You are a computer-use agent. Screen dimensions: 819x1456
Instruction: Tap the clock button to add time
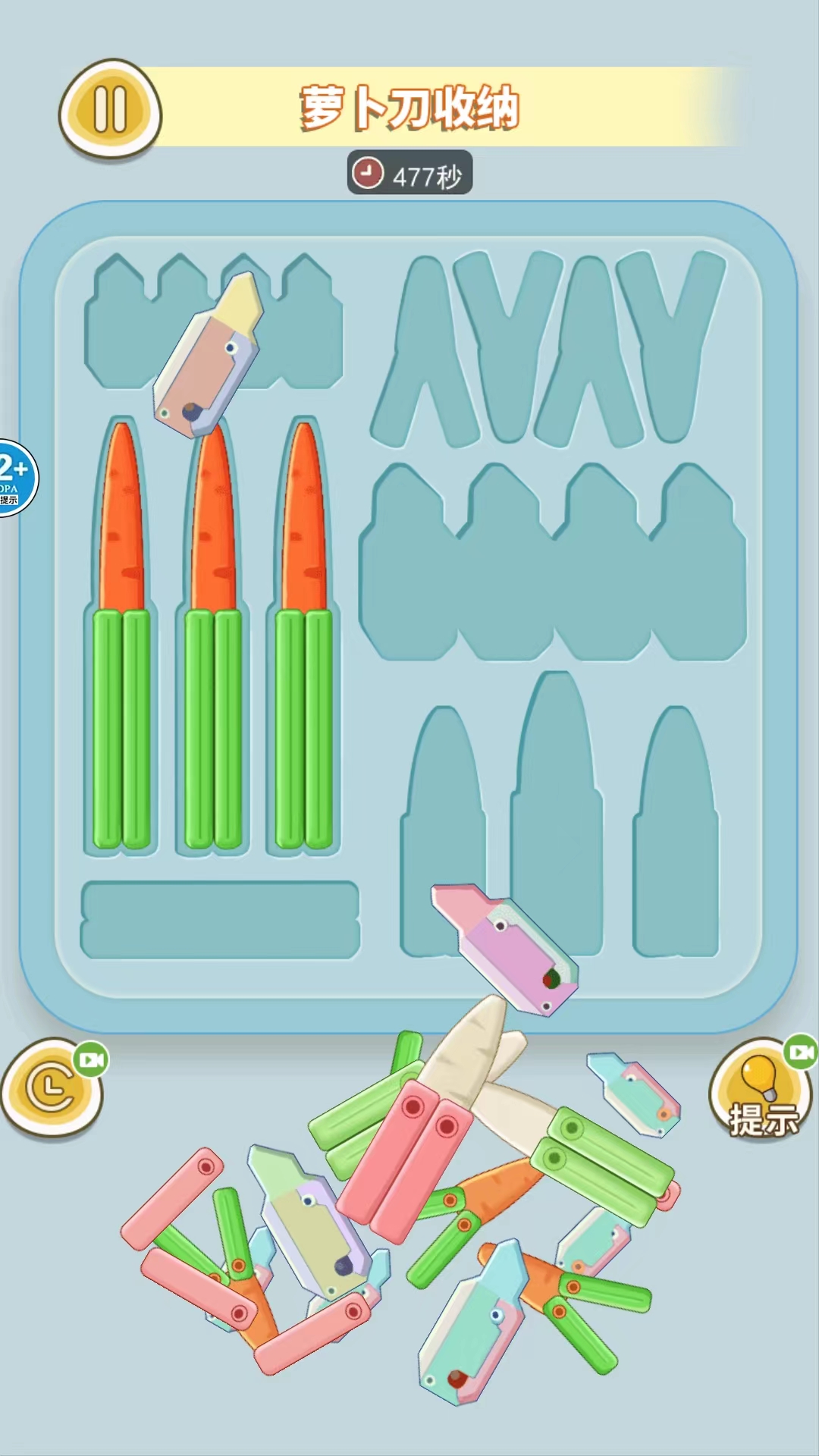coord(52,1088)
